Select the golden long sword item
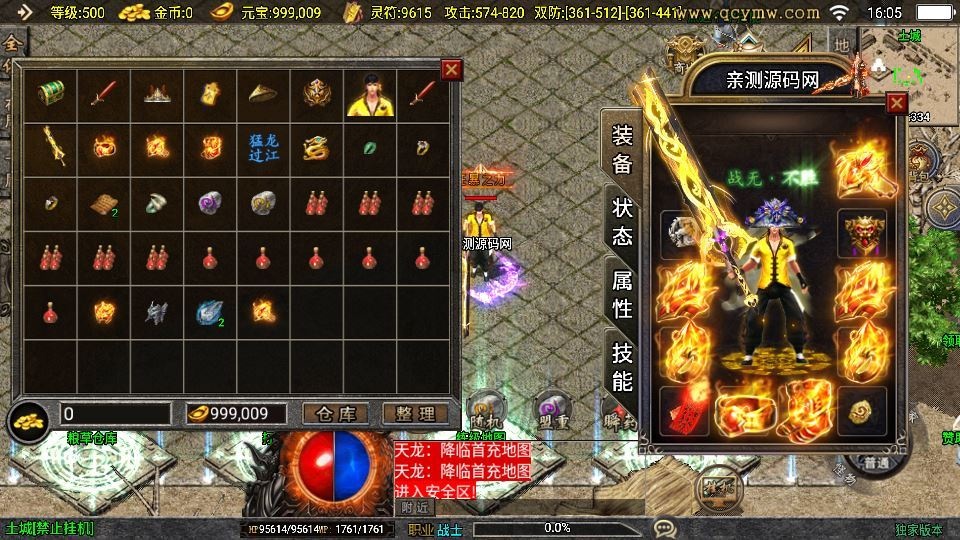 (51, 147)
